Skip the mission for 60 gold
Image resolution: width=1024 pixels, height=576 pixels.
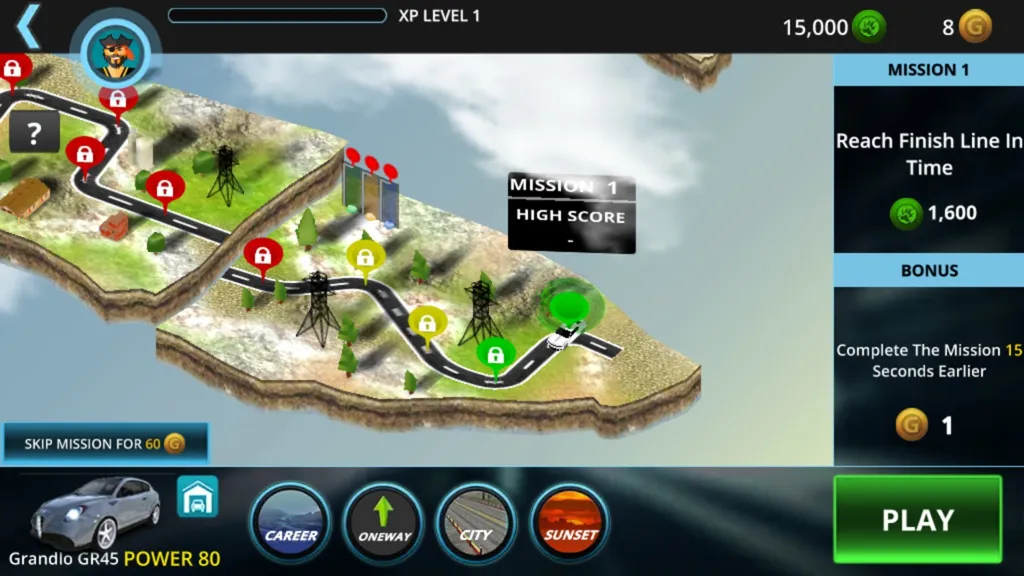click(x=105, y=443)
